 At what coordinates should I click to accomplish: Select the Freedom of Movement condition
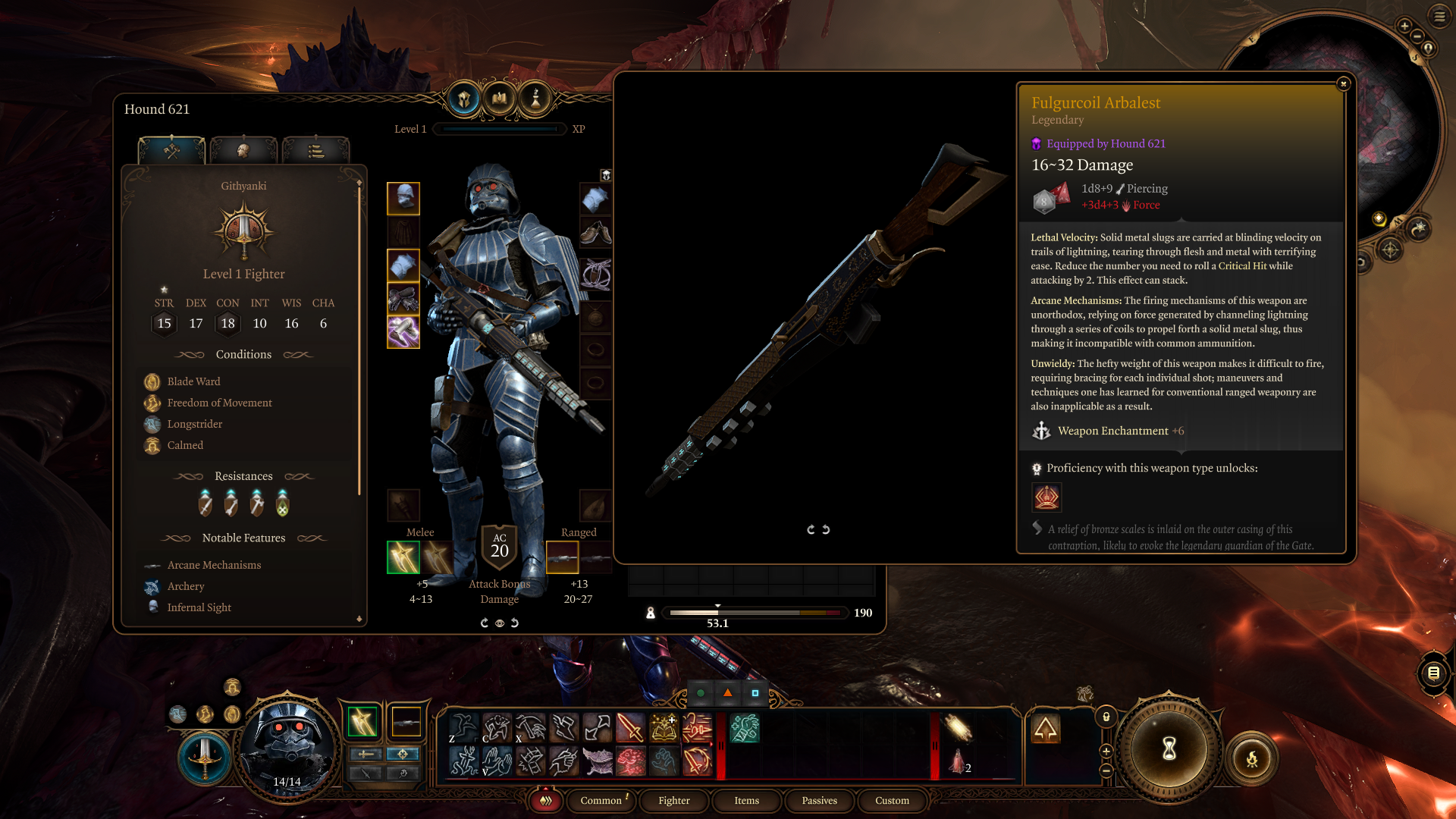219,403
